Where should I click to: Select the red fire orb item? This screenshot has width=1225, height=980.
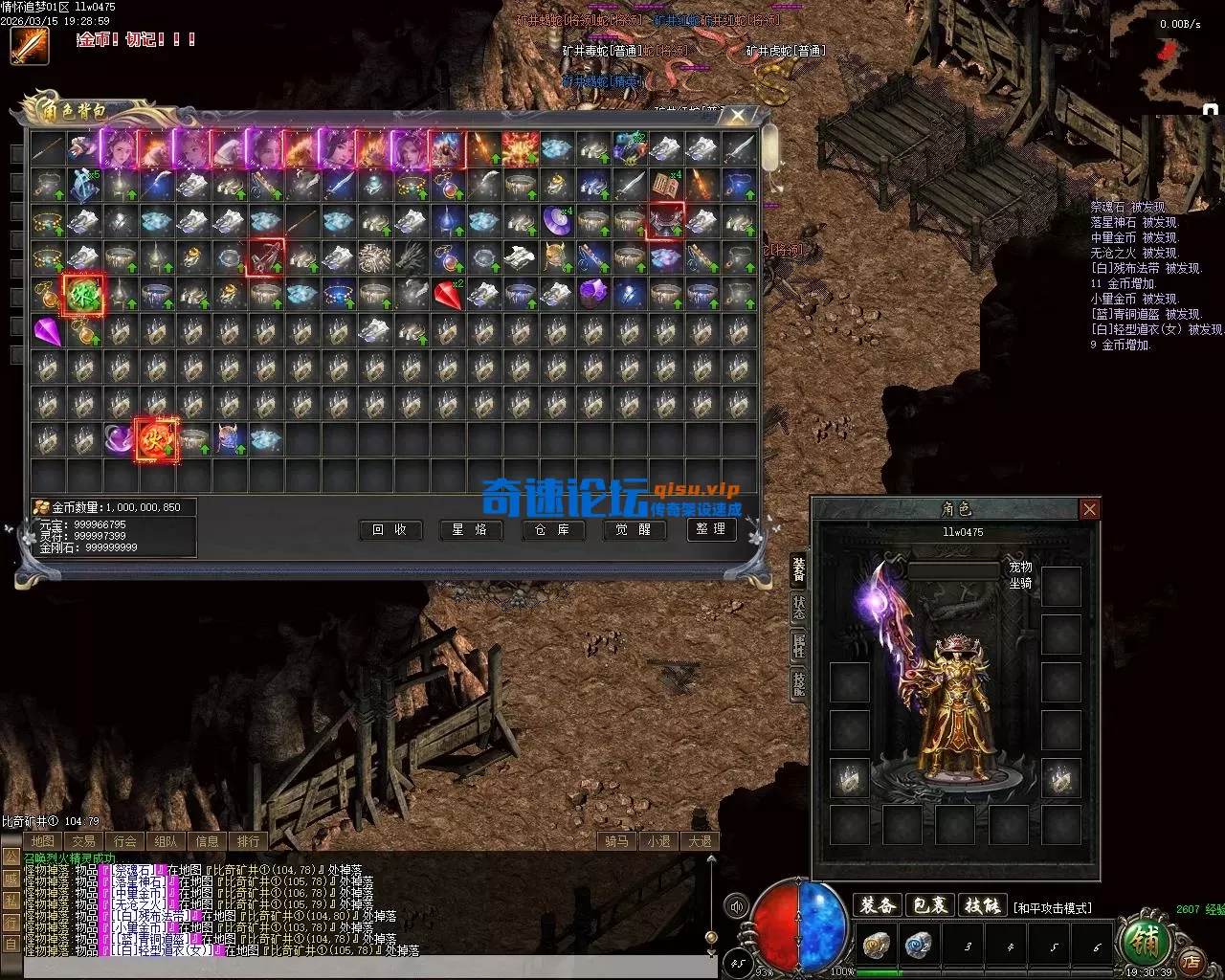155,440
